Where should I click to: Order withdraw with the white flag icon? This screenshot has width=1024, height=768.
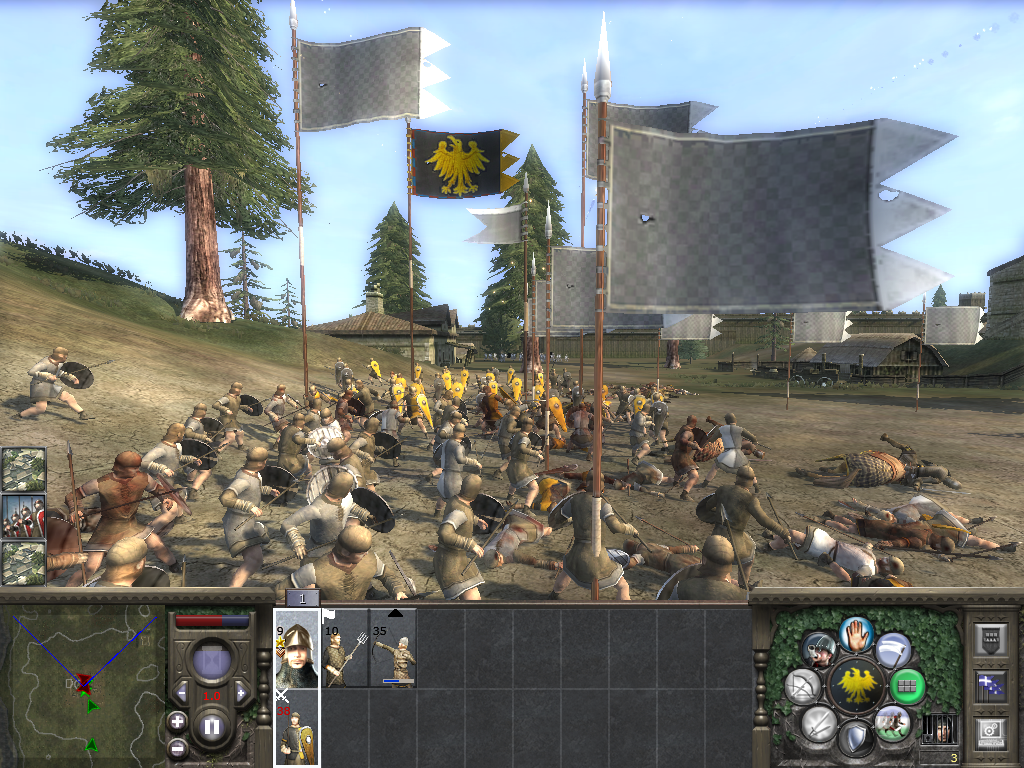point(892,650)
